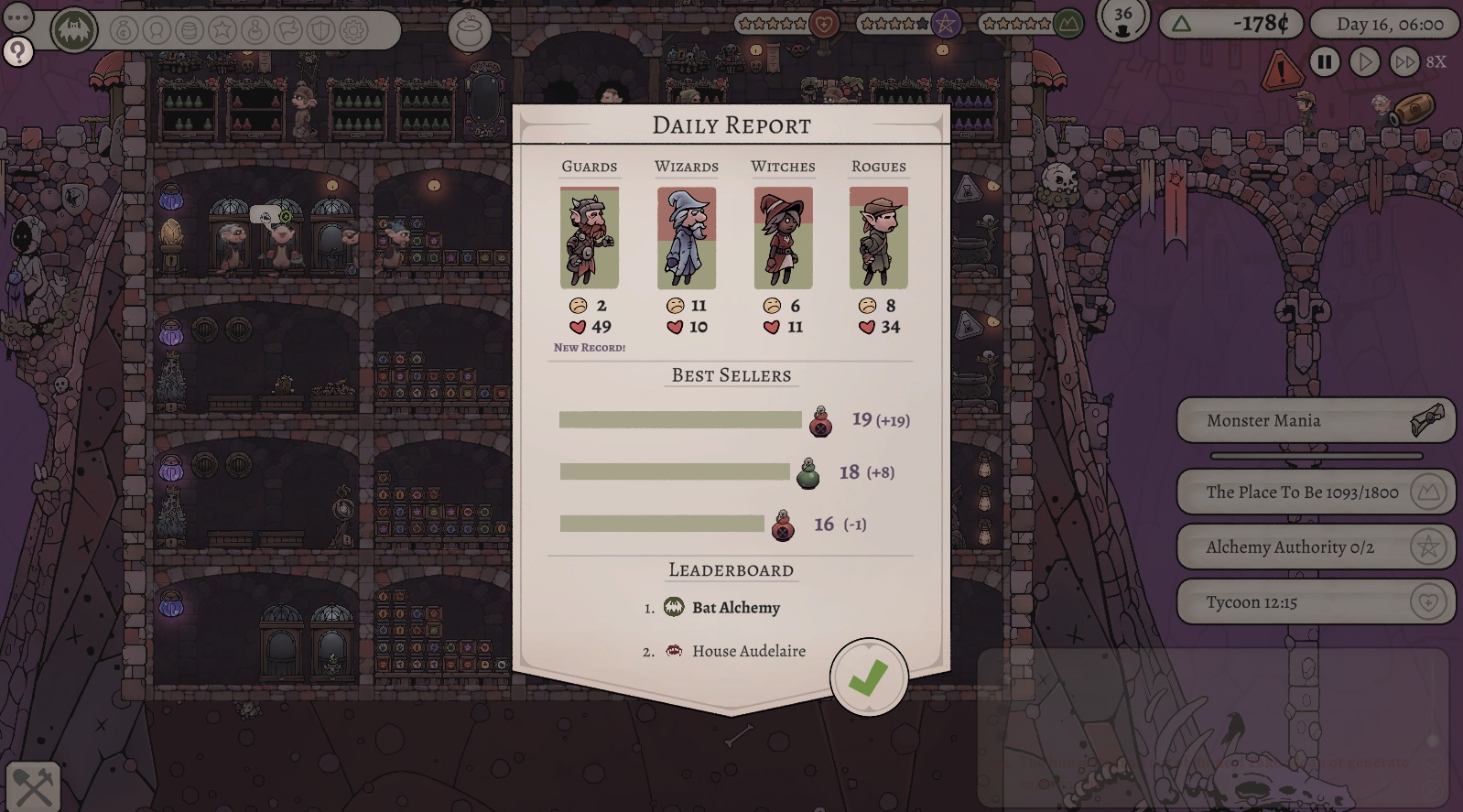Open the red warning triangle alert

1281,70
